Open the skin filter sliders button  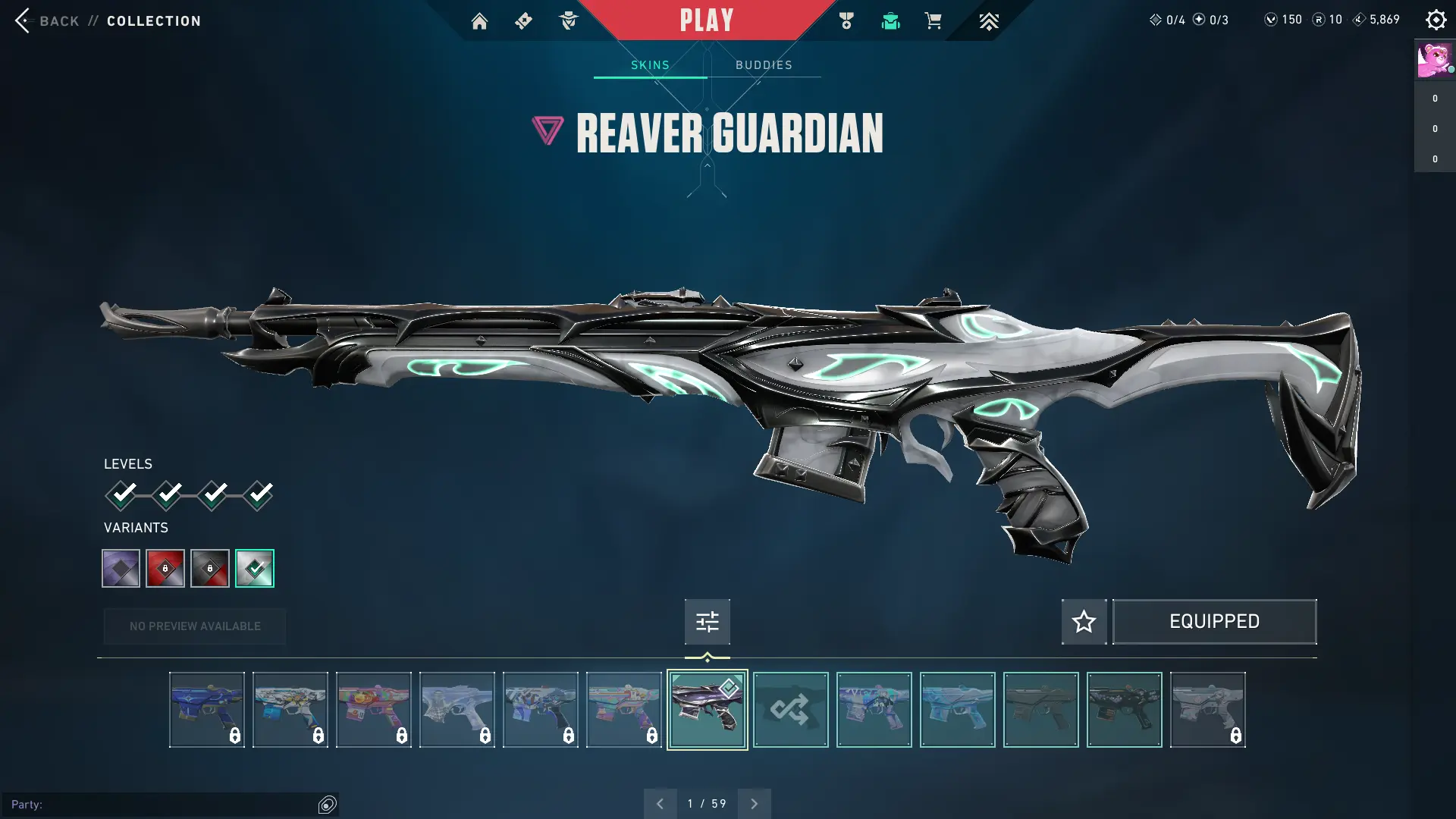pyautogui.click(x=707, y=622)
